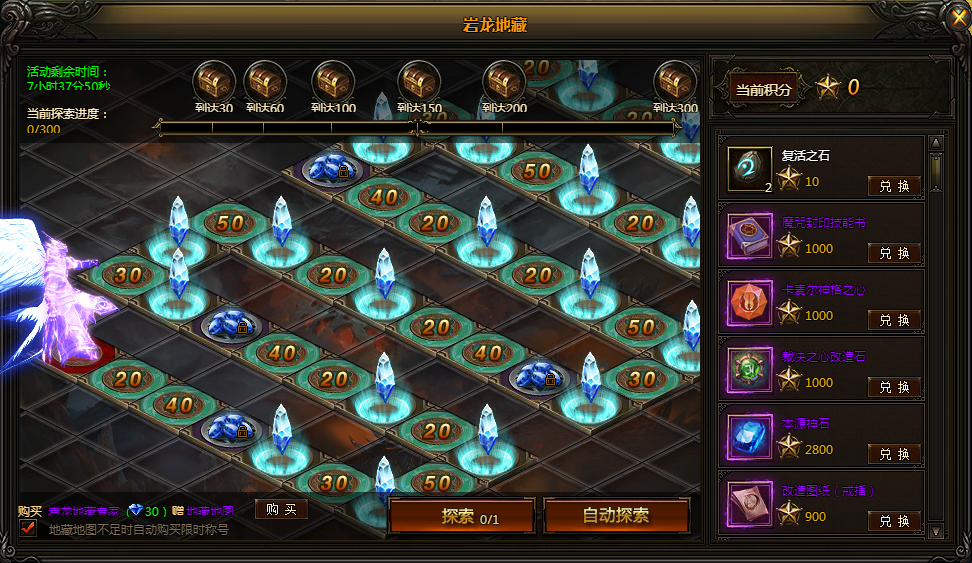This screenshot has height=563, width=972.
Task: Click the 购买 button to buy maps
Action: tap(281, 510)
